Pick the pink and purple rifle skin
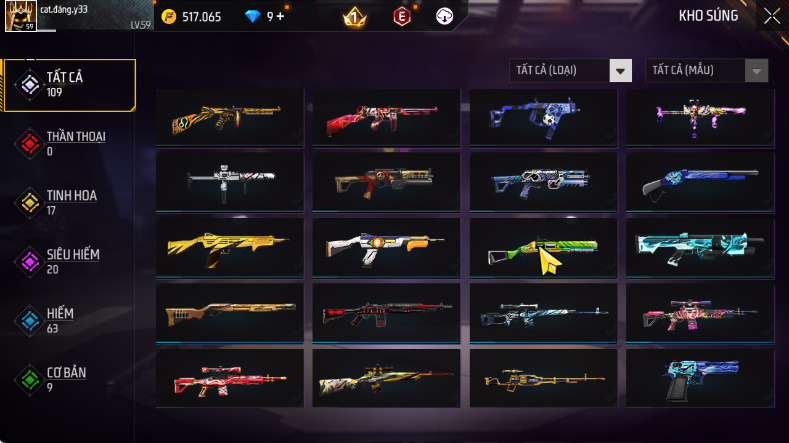The image size is (789, 443). 697,118
